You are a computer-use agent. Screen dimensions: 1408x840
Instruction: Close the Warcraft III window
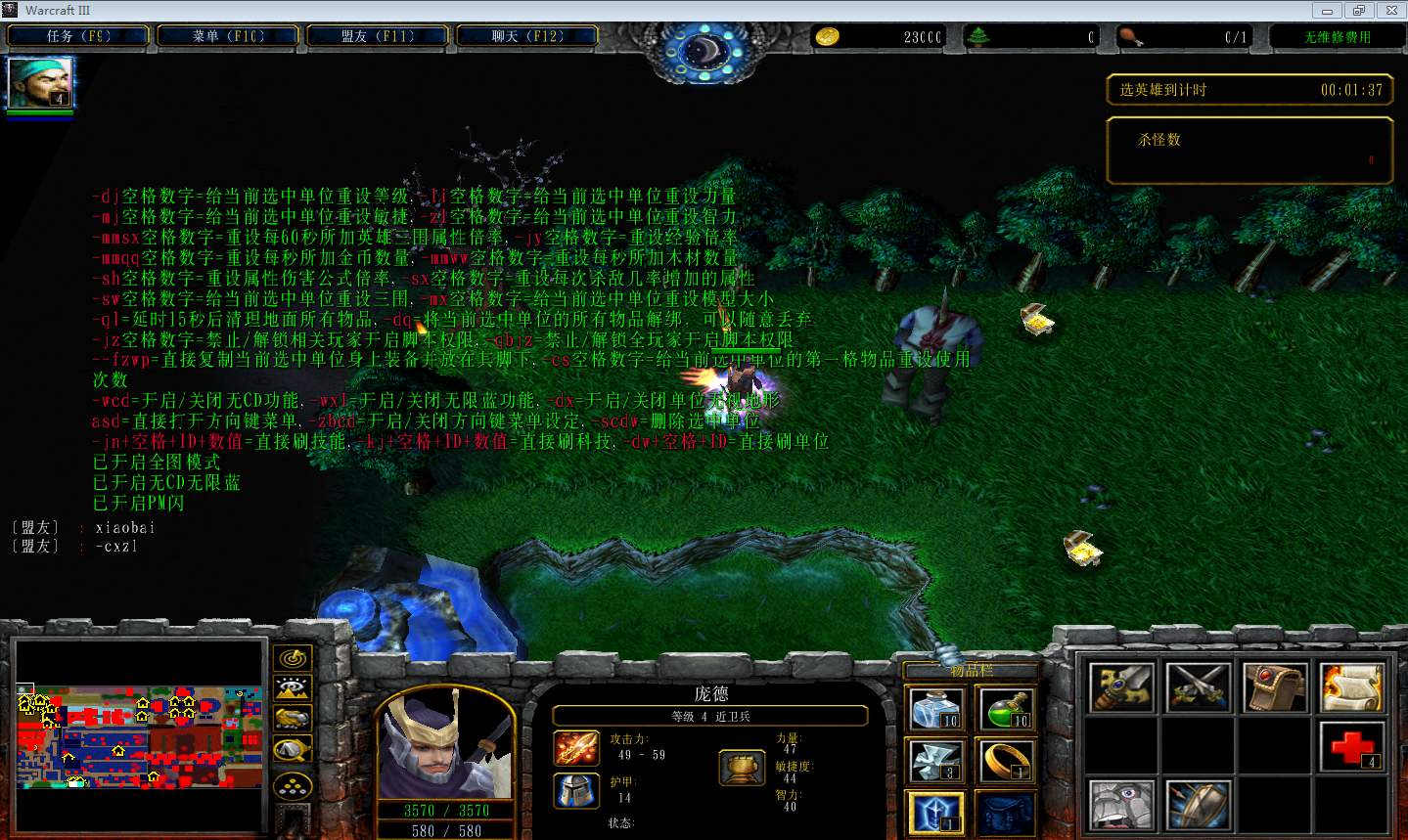(1390, 11)
